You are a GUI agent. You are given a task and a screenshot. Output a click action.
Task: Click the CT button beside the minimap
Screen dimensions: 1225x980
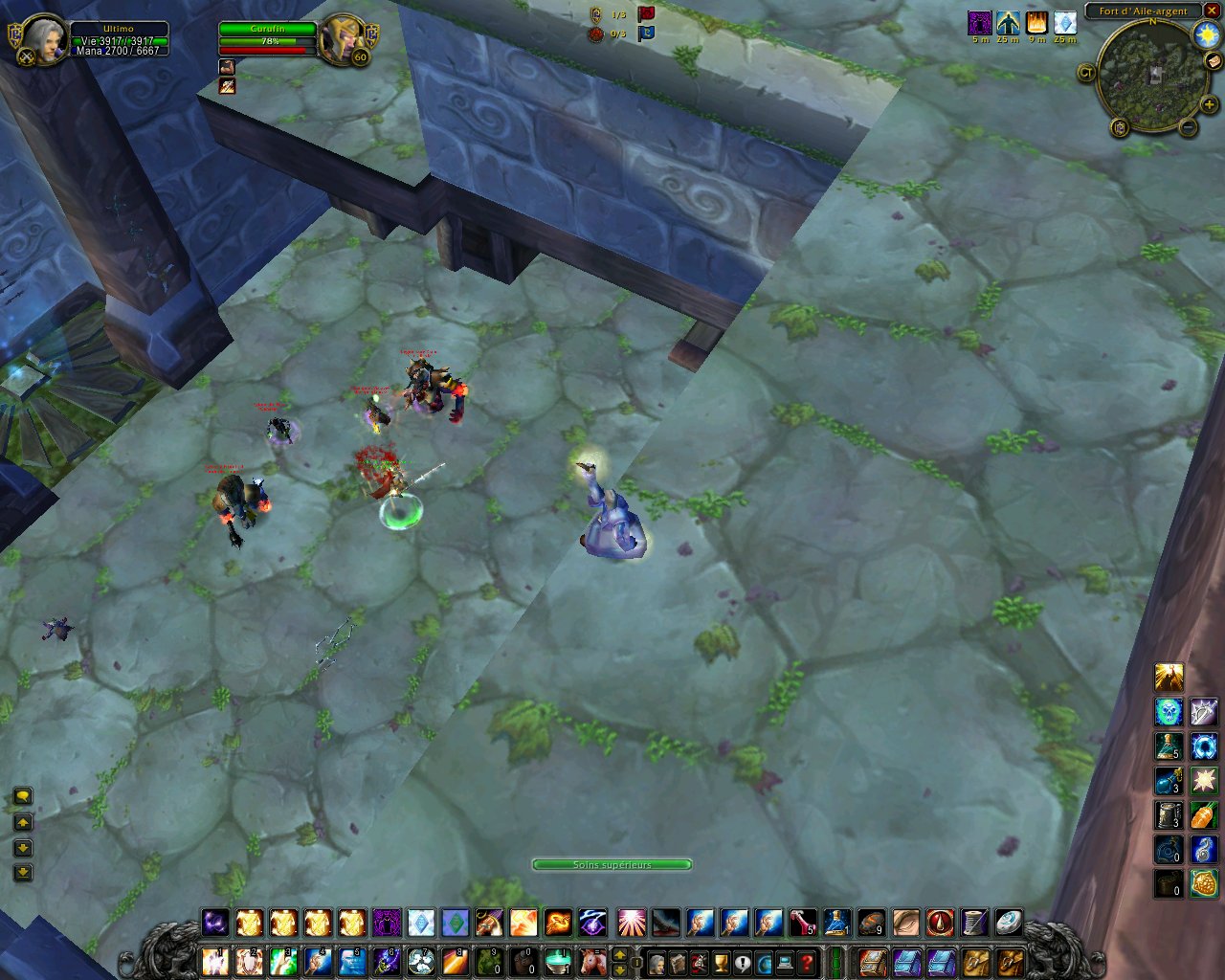[1086, 72]
